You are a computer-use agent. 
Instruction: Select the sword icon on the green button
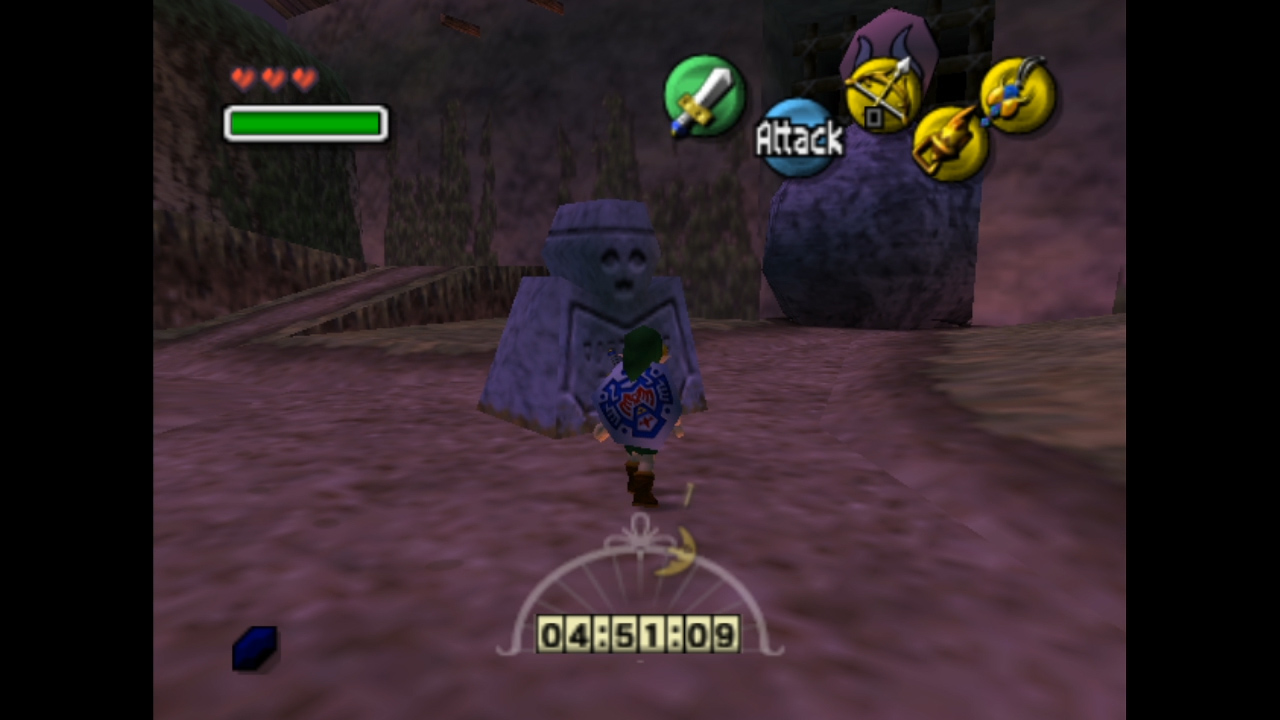pyautogui.click(x=704, y=96)
